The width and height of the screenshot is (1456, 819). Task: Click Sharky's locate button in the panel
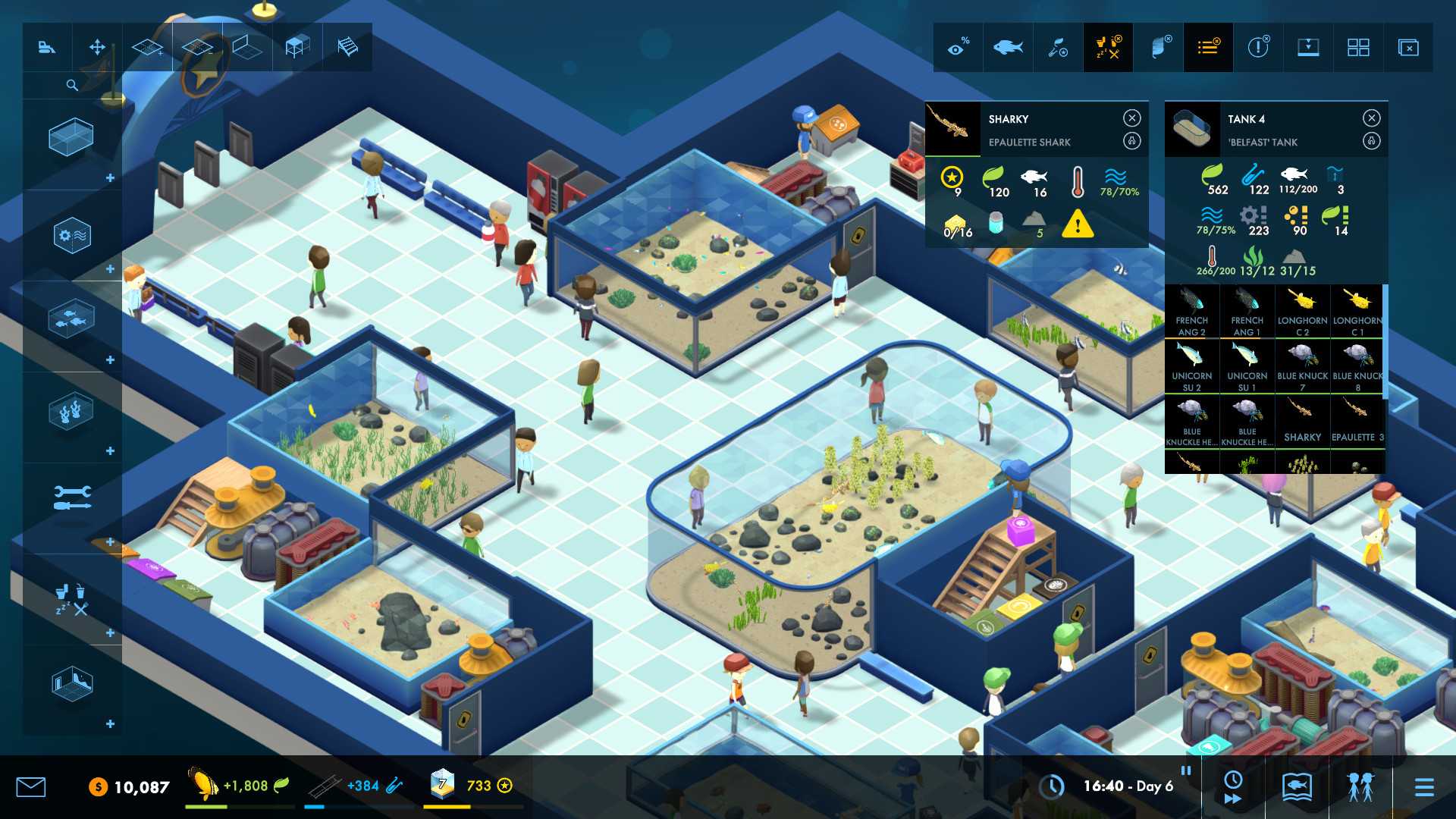pos(1130,142)
